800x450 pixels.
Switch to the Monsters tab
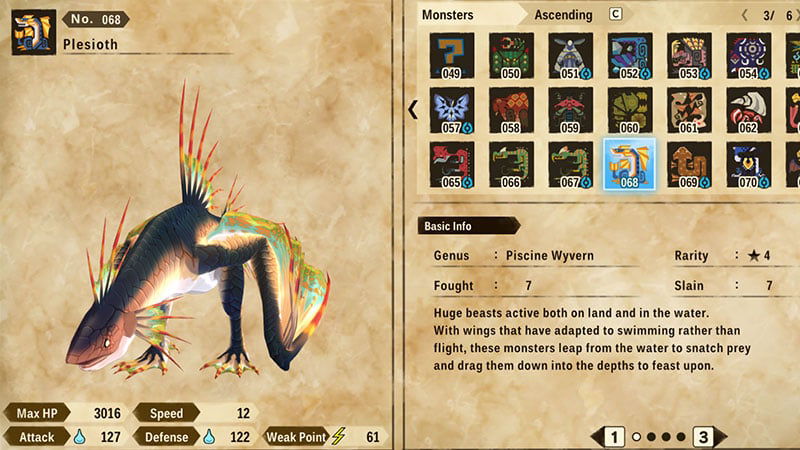coord(448,15)
